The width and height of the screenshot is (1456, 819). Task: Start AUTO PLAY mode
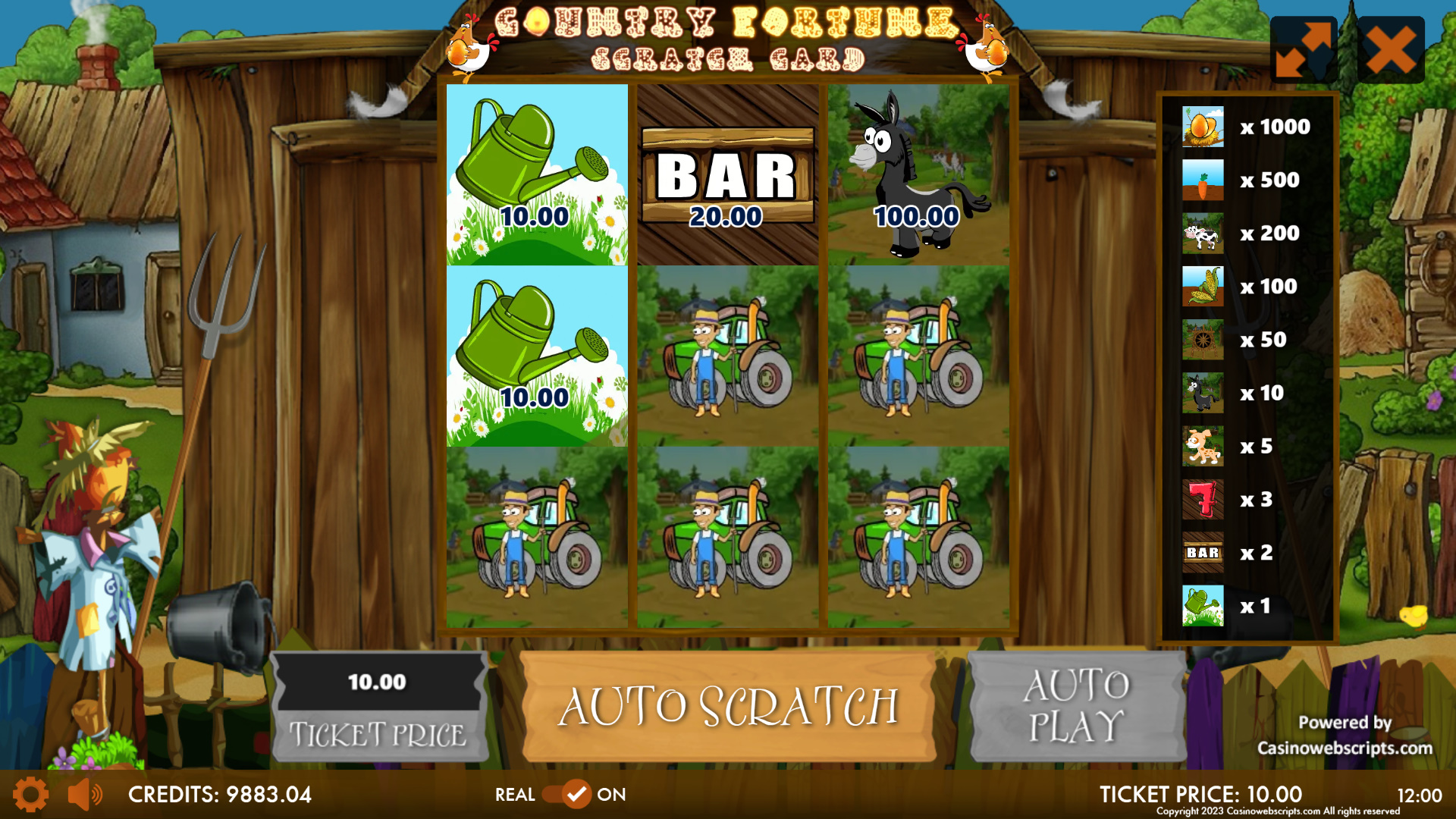click(1077, 707)
